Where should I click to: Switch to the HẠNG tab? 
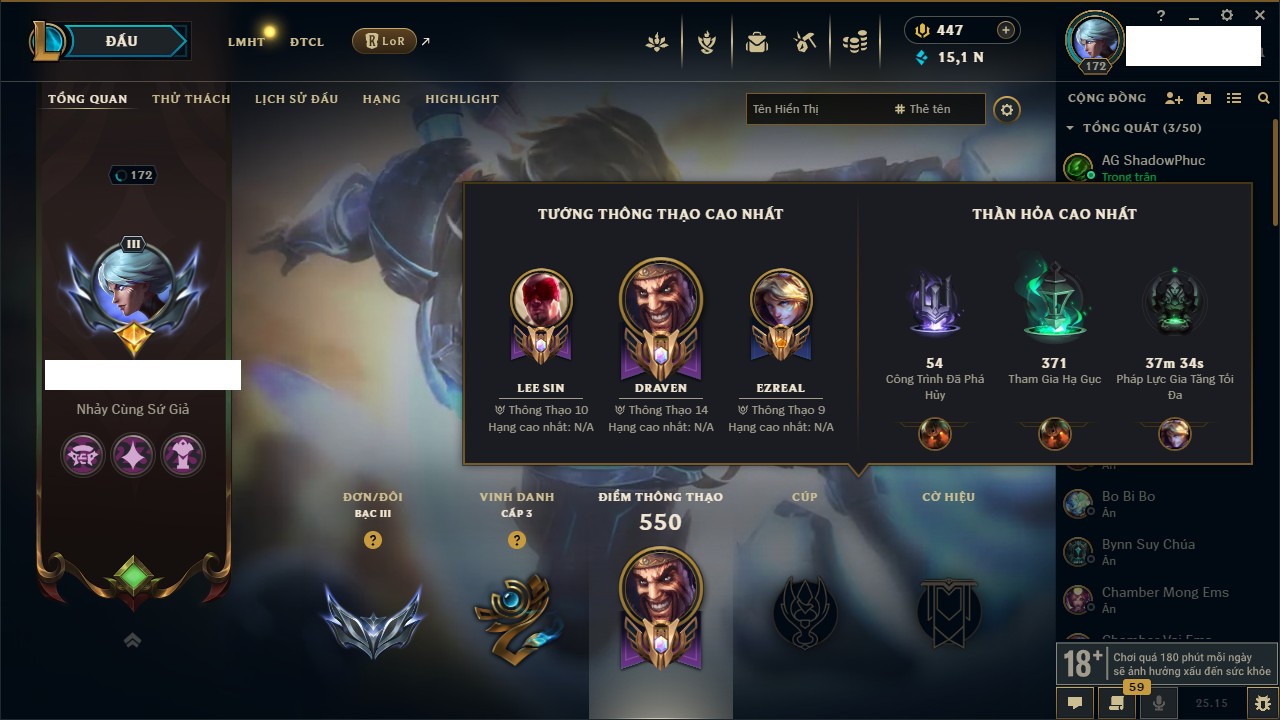click(x=381, y=99)
